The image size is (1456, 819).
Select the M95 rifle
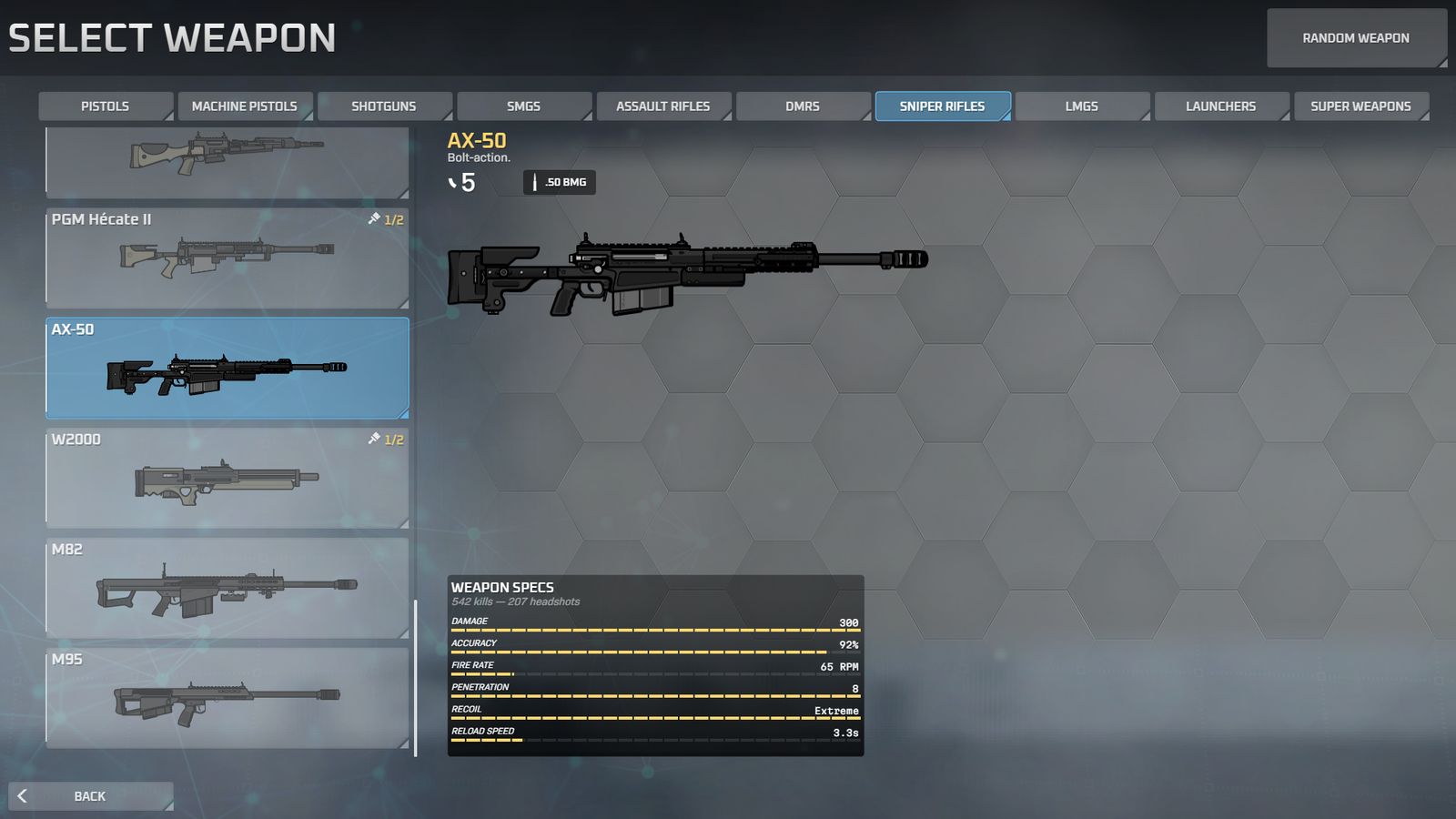click(227, 699)
